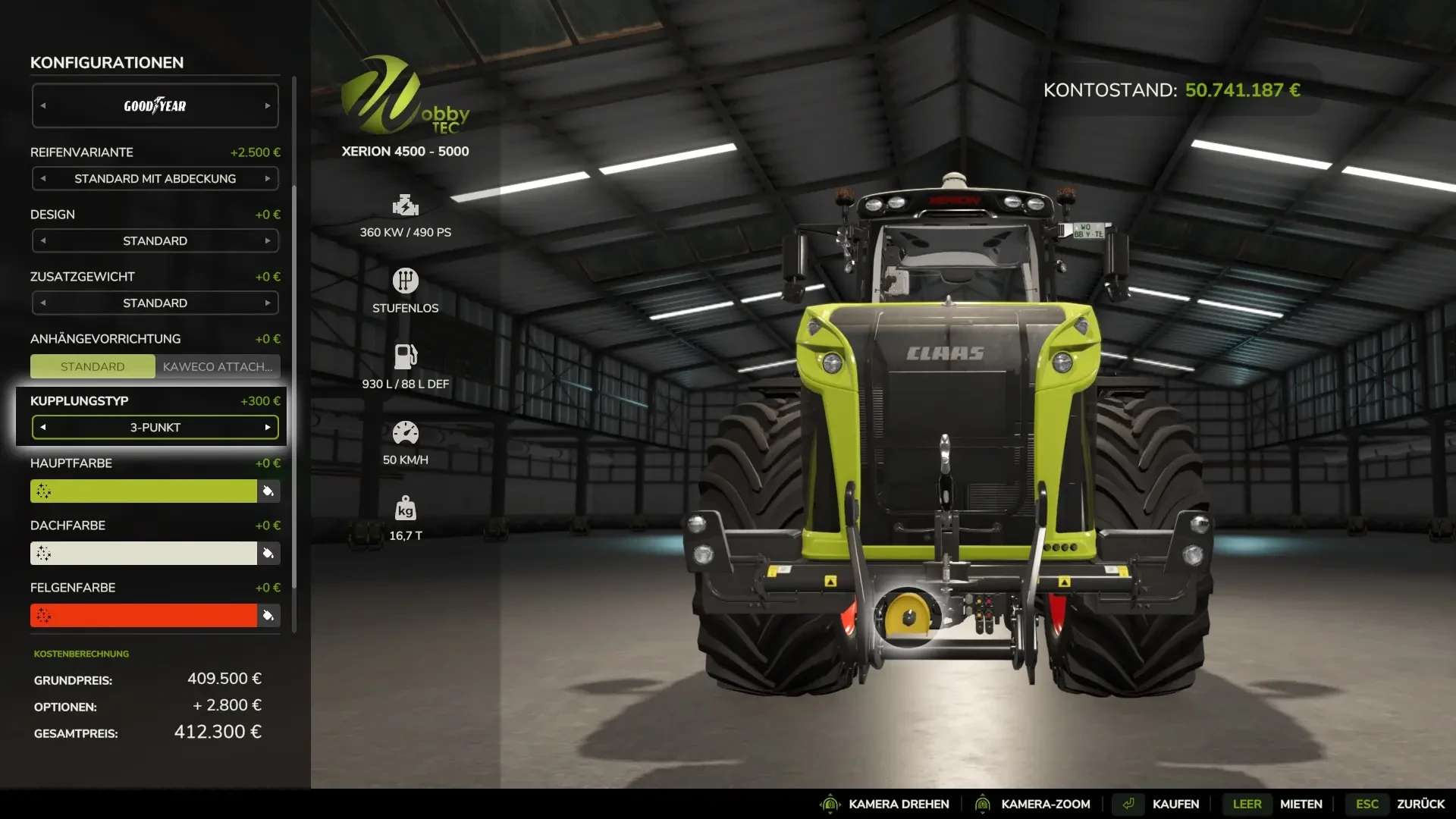The width and height of the screenshot is (1456, 819).
Task: Go back with Zurück
Action: click(x=1420, y=804)
